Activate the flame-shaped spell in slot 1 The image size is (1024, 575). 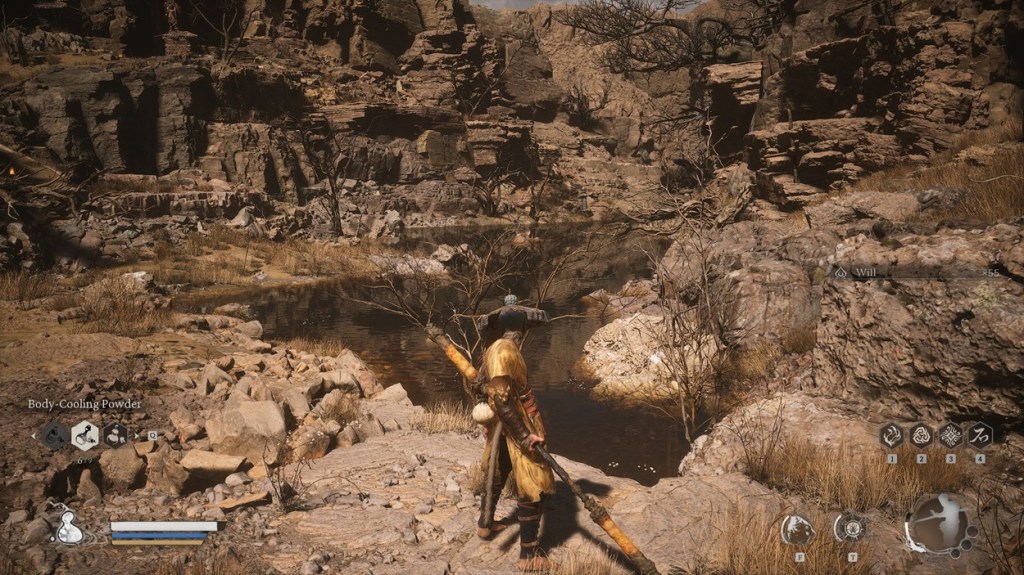coord(891,435)
